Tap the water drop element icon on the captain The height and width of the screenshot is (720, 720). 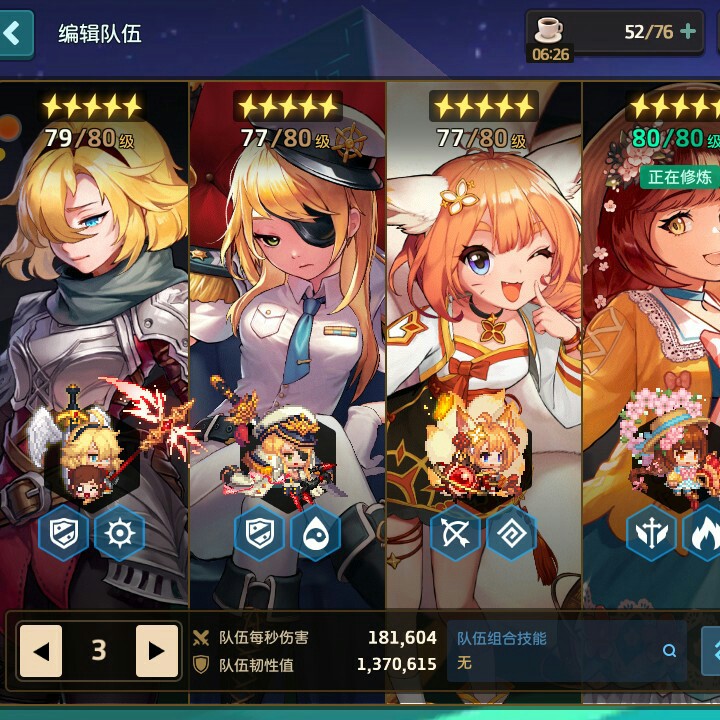(x=315, y=534)
